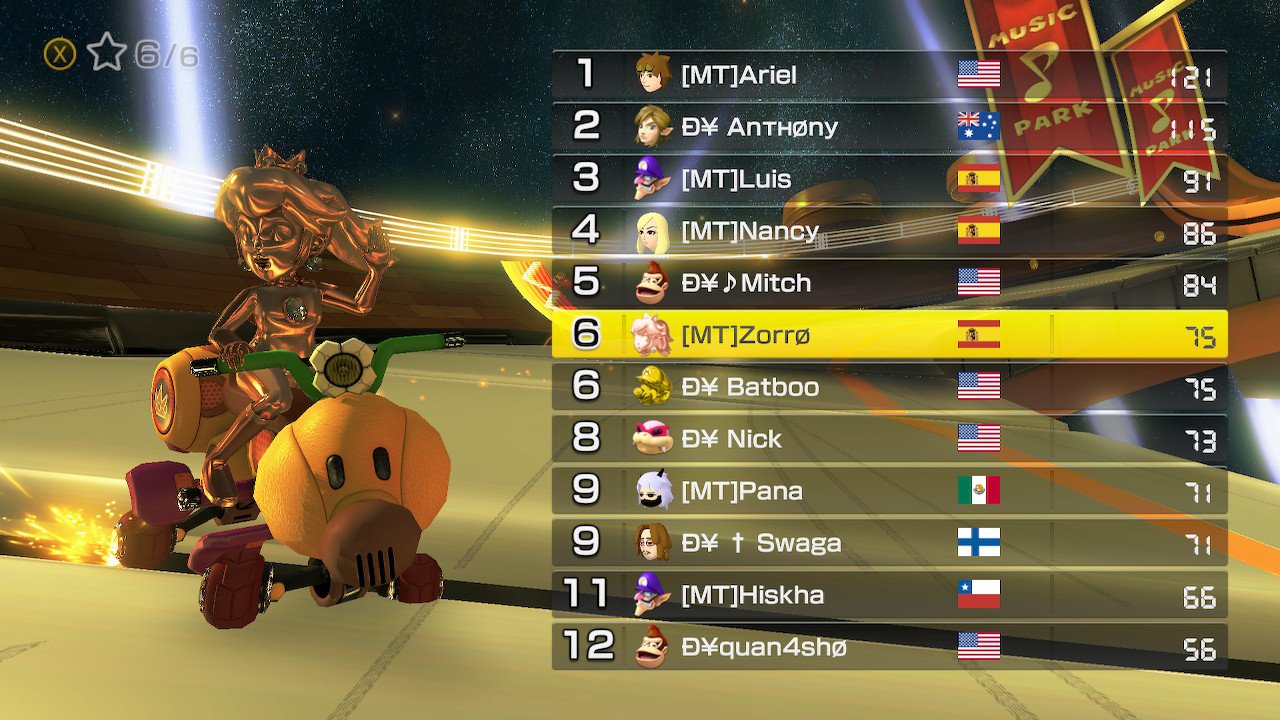Click the USA flag next to [MT]Ariel
The image size is (1280, 720).
tap(978, 74)
